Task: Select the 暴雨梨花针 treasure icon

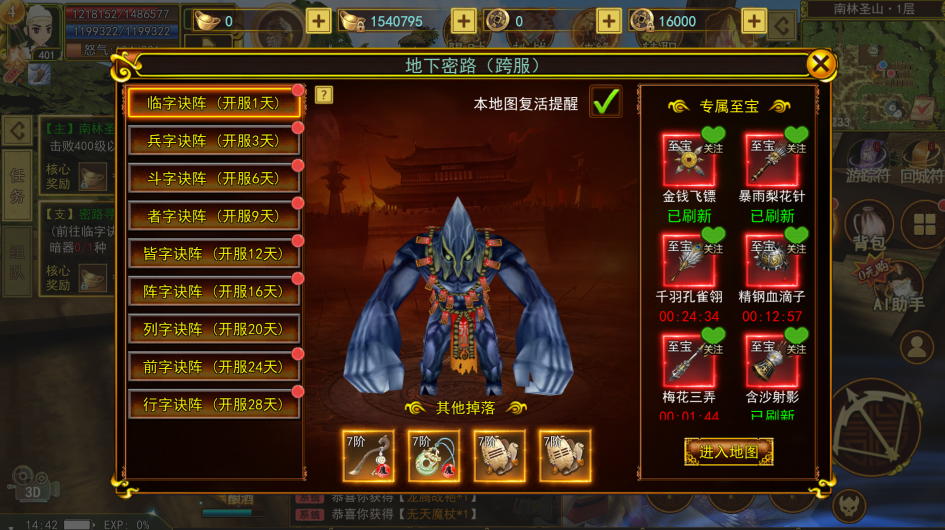Action: point(771,159)
